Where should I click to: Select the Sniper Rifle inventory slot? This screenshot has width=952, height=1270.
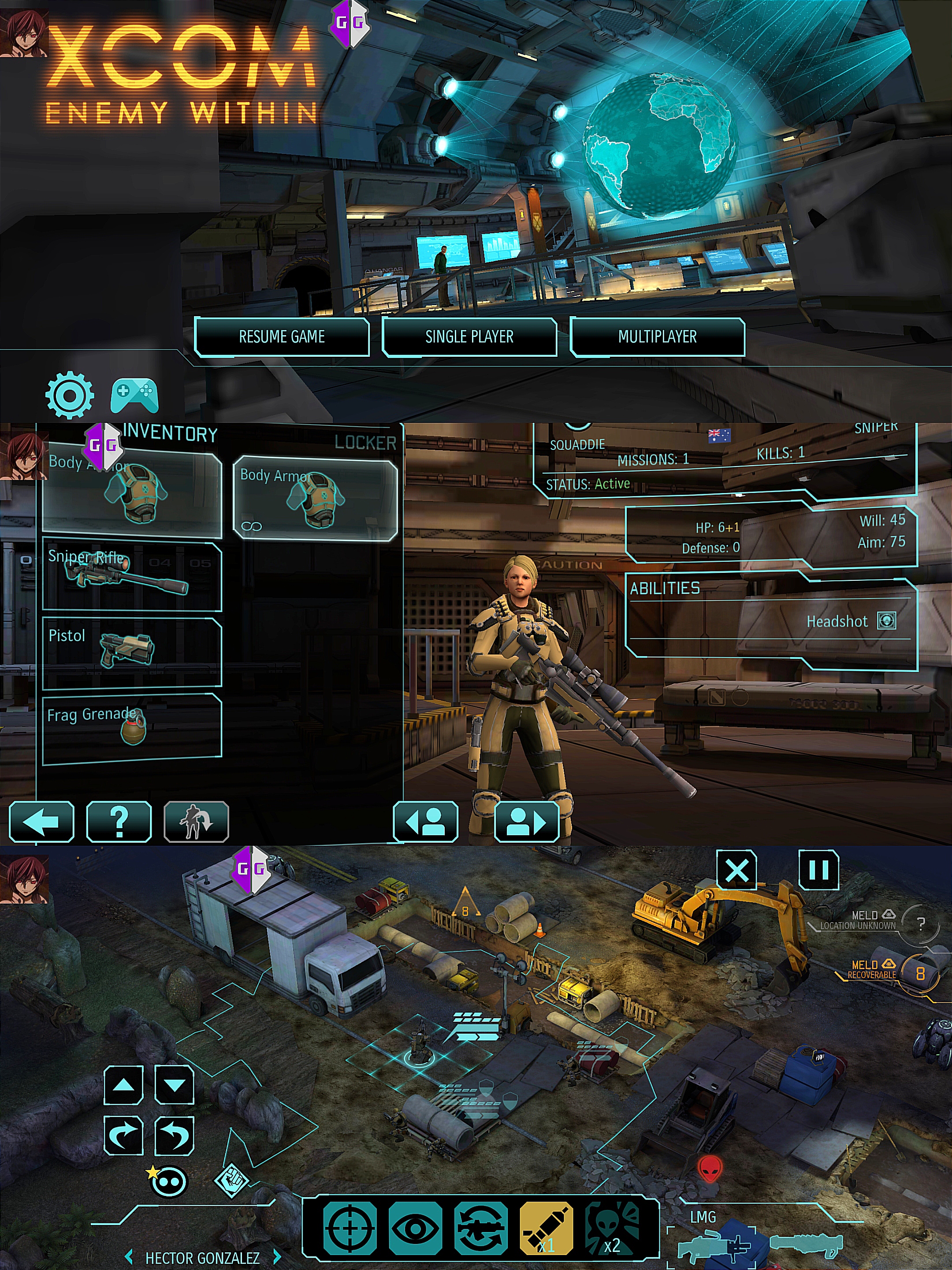pyautogui.click(x=132, y=576)
